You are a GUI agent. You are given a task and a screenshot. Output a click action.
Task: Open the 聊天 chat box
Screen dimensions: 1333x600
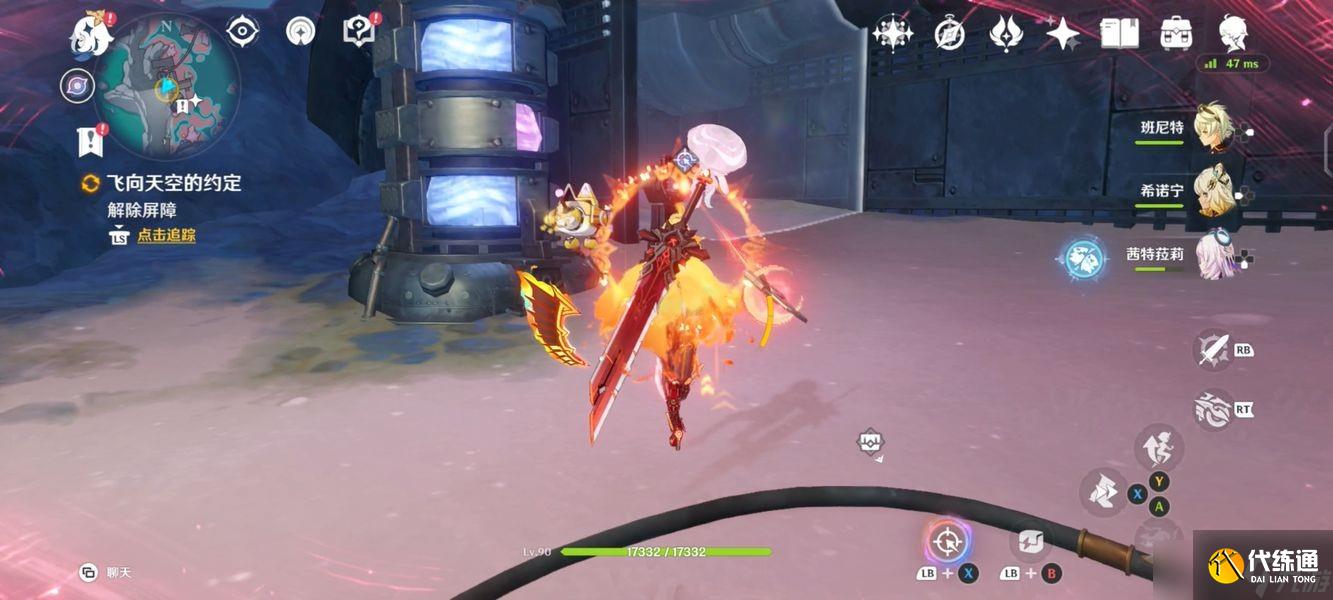coord(106,573)
